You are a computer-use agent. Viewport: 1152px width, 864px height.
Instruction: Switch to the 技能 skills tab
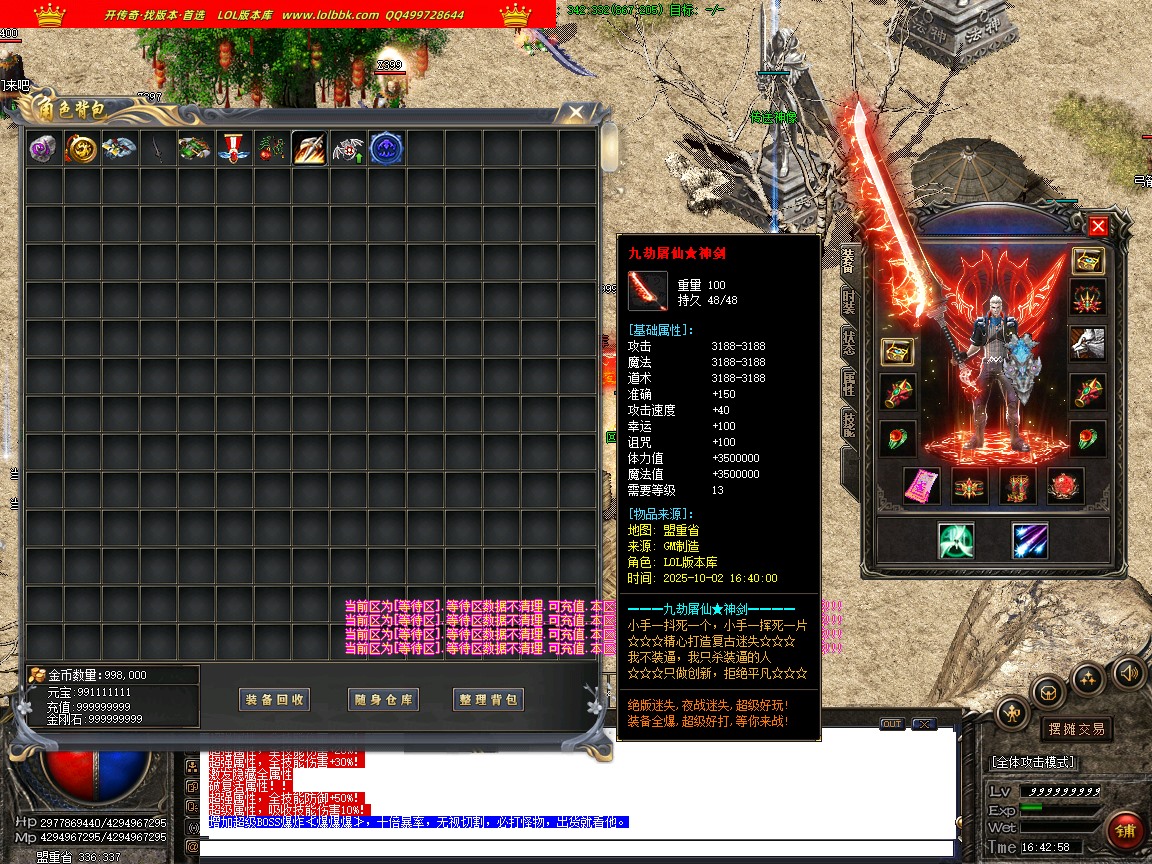click(848, 424)
